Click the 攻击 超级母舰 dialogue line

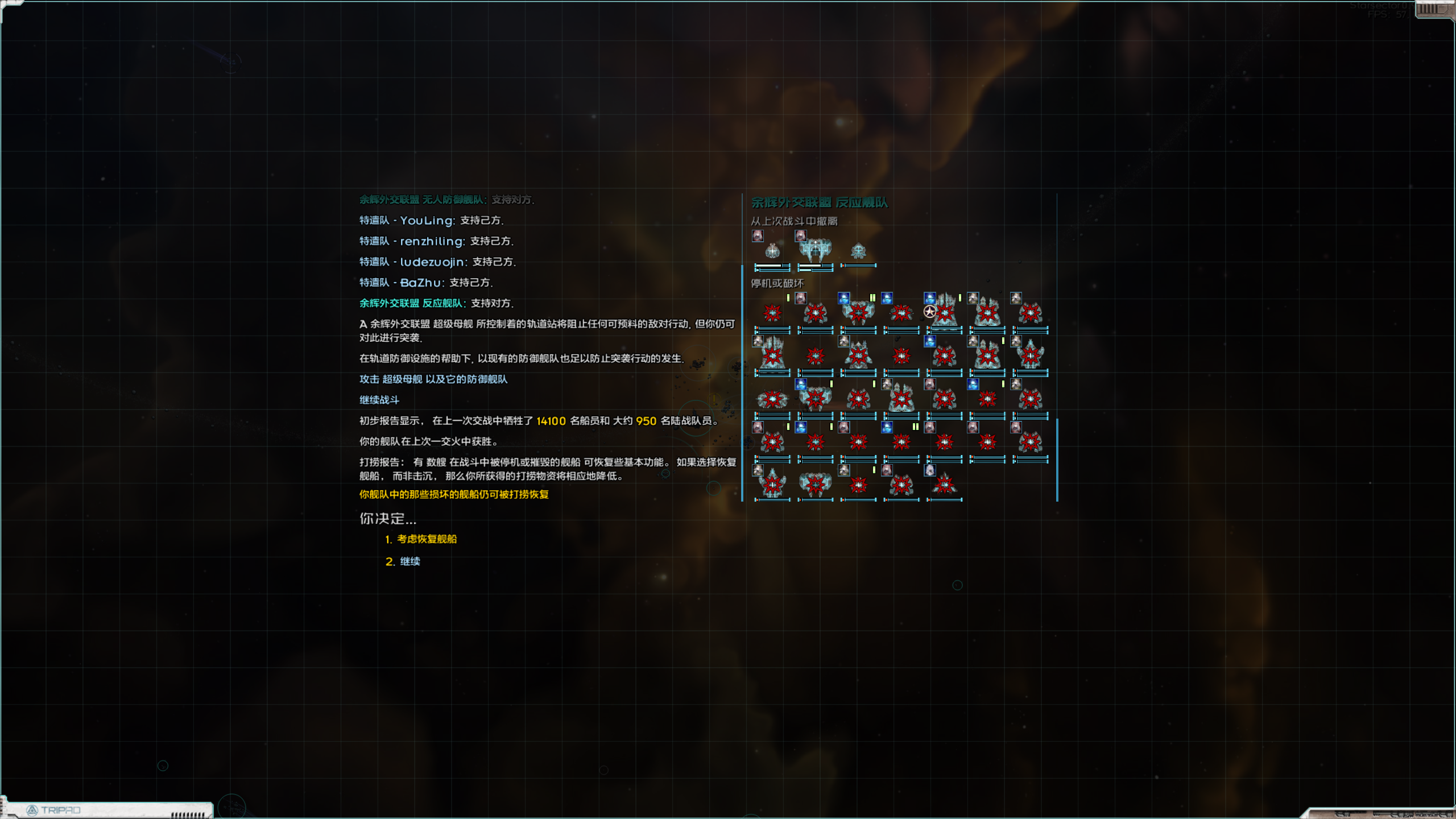click(434, 379)
